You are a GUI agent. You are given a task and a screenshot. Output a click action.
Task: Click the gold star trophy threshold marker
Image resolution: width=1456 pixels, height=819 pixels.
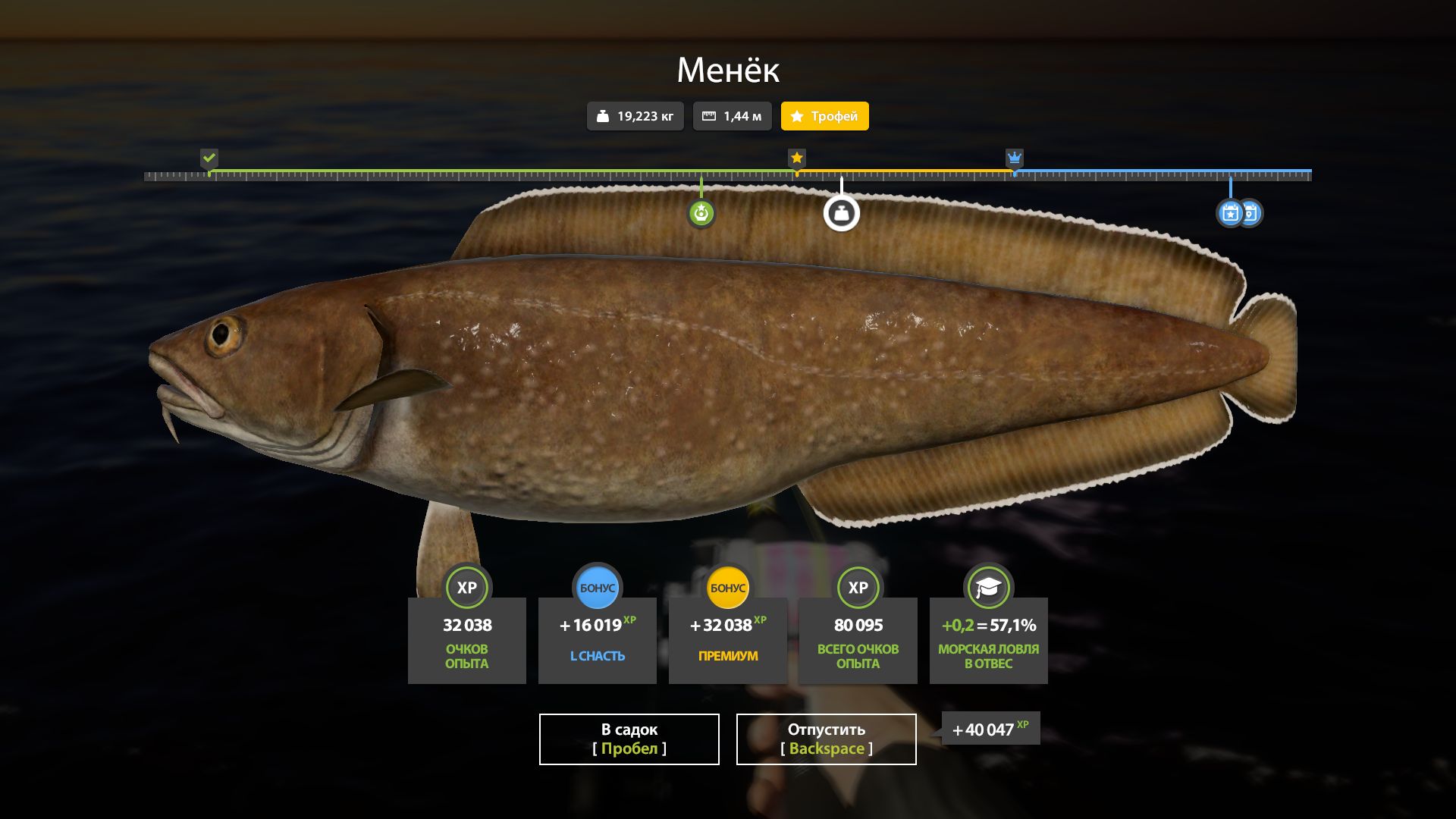pos(796,158)
